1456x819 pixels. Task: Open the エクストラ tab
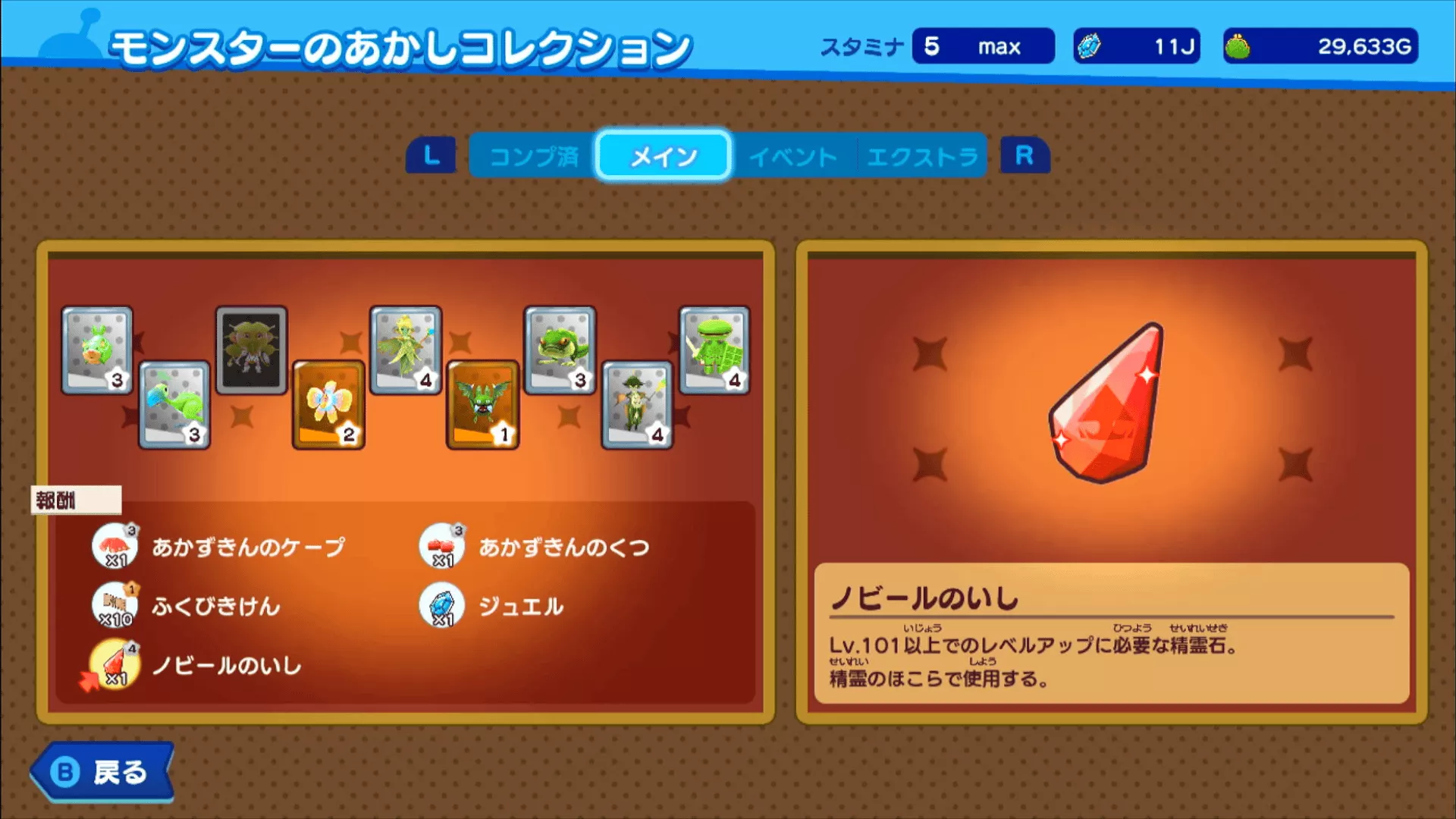pos(921,156)
